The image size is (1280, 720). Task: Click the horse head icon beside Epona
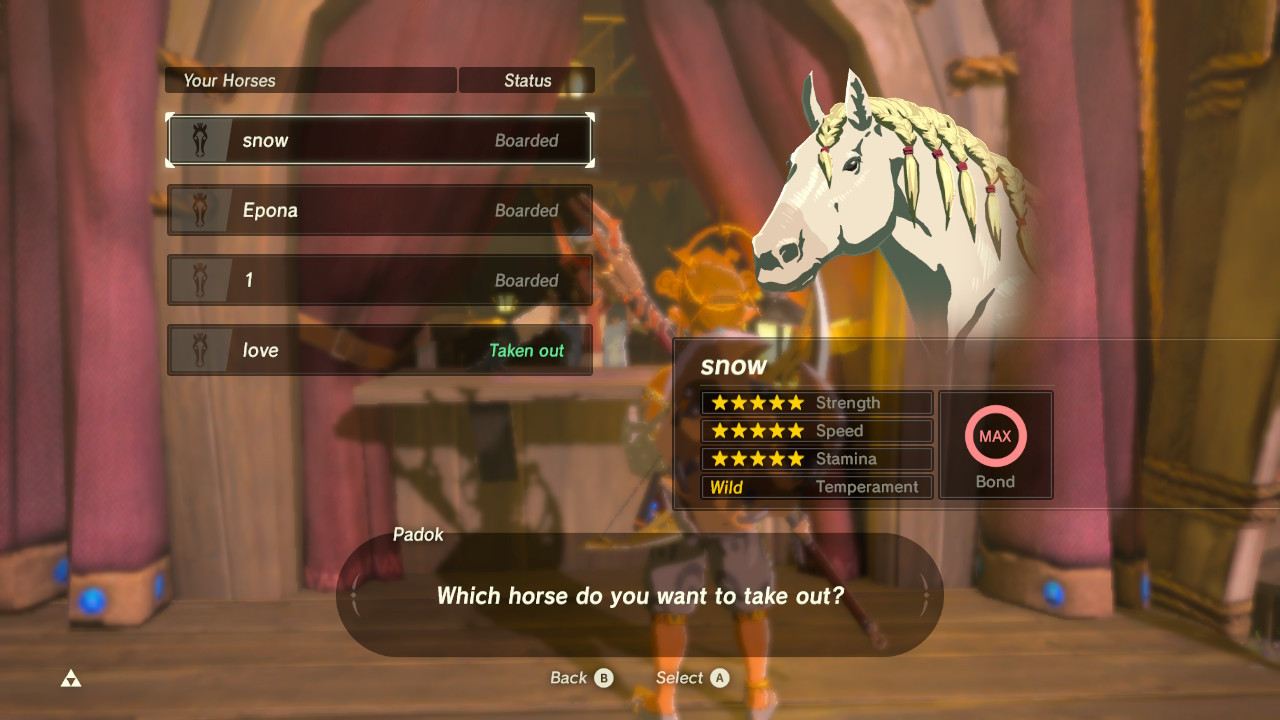tap(201, 210)
